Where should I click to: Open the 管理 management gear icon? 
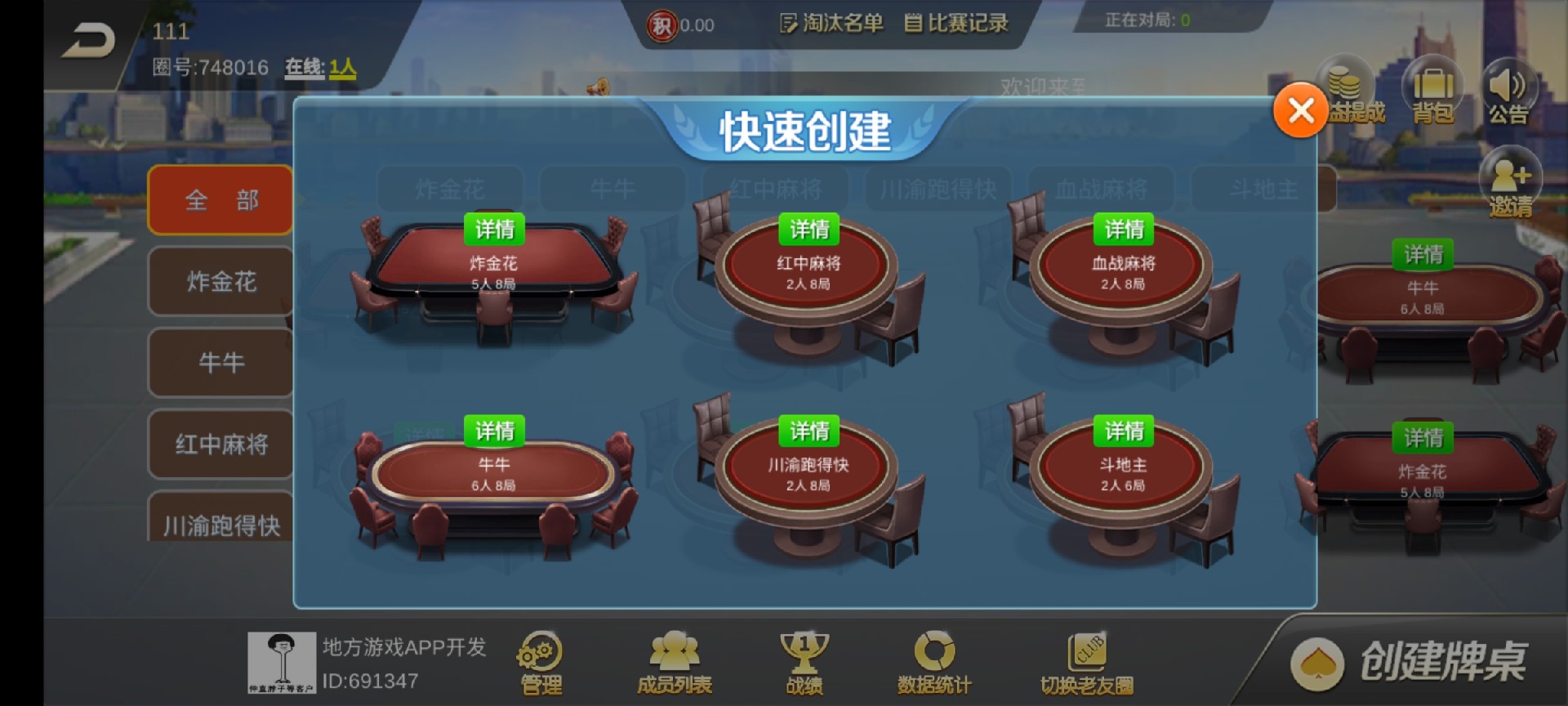(539, 658)
